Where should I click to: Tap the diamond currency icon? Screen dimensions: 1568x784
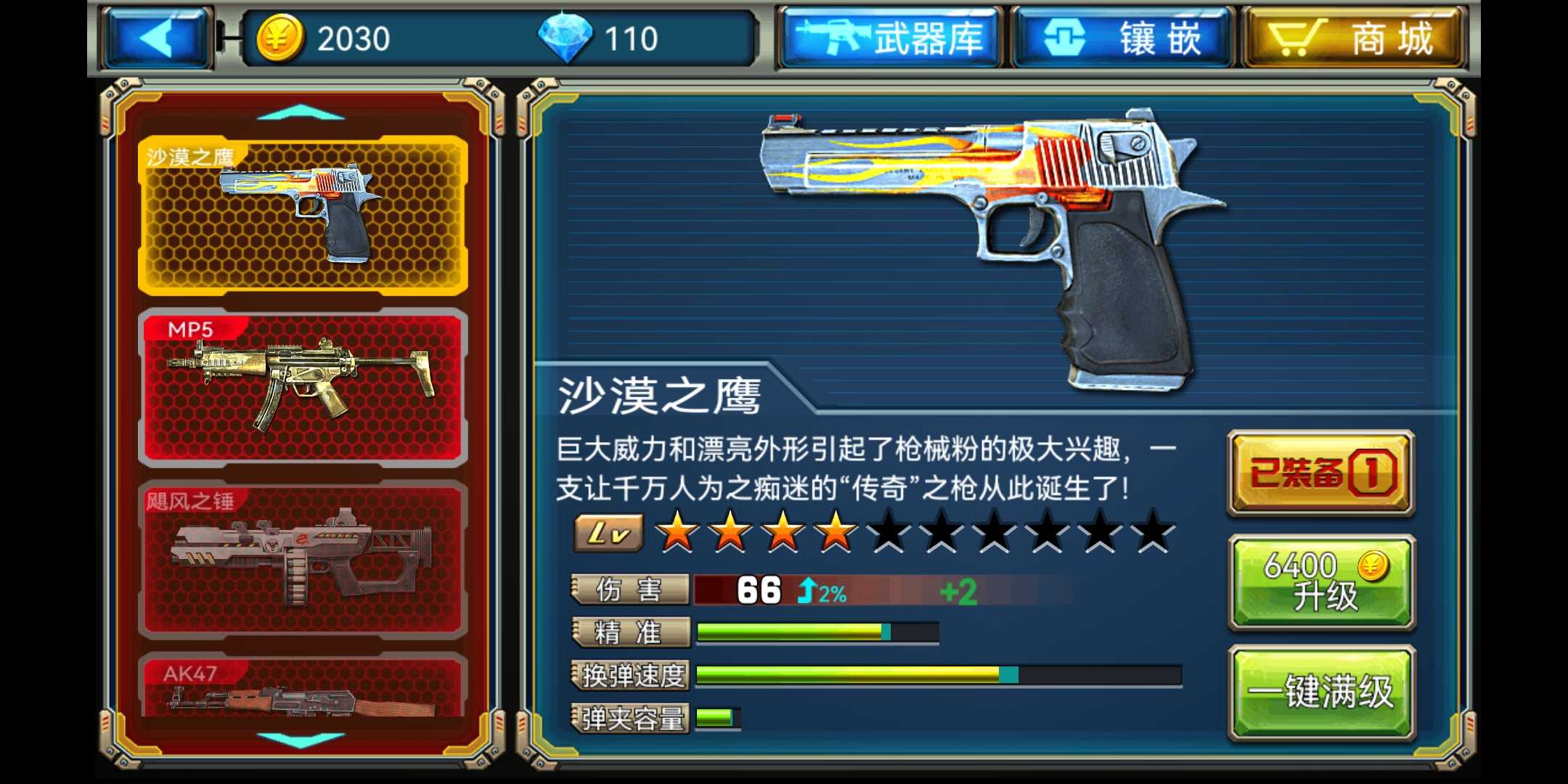point(573,38)
